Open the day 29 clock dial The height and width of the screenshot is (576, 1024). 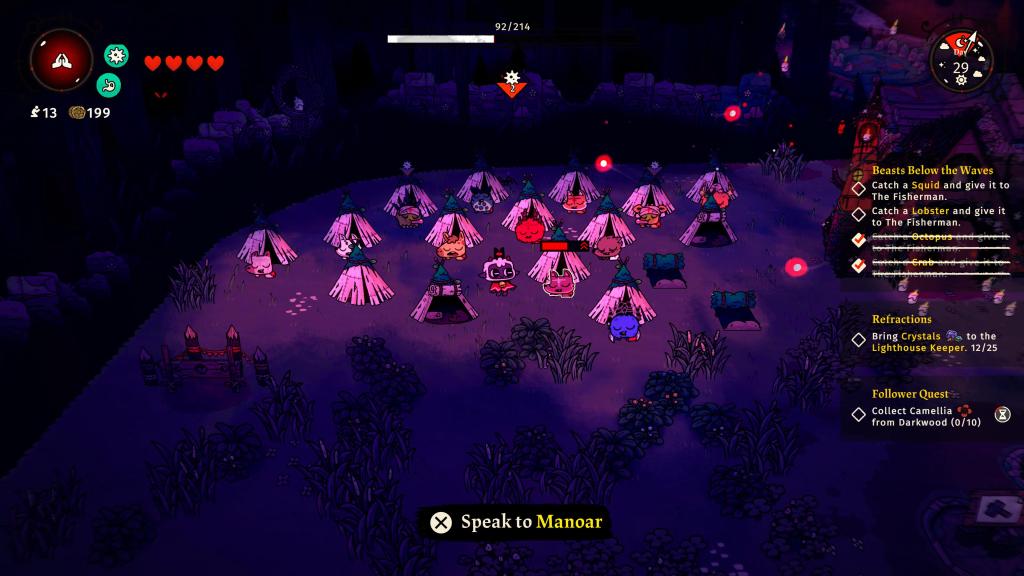click(960, 61)
